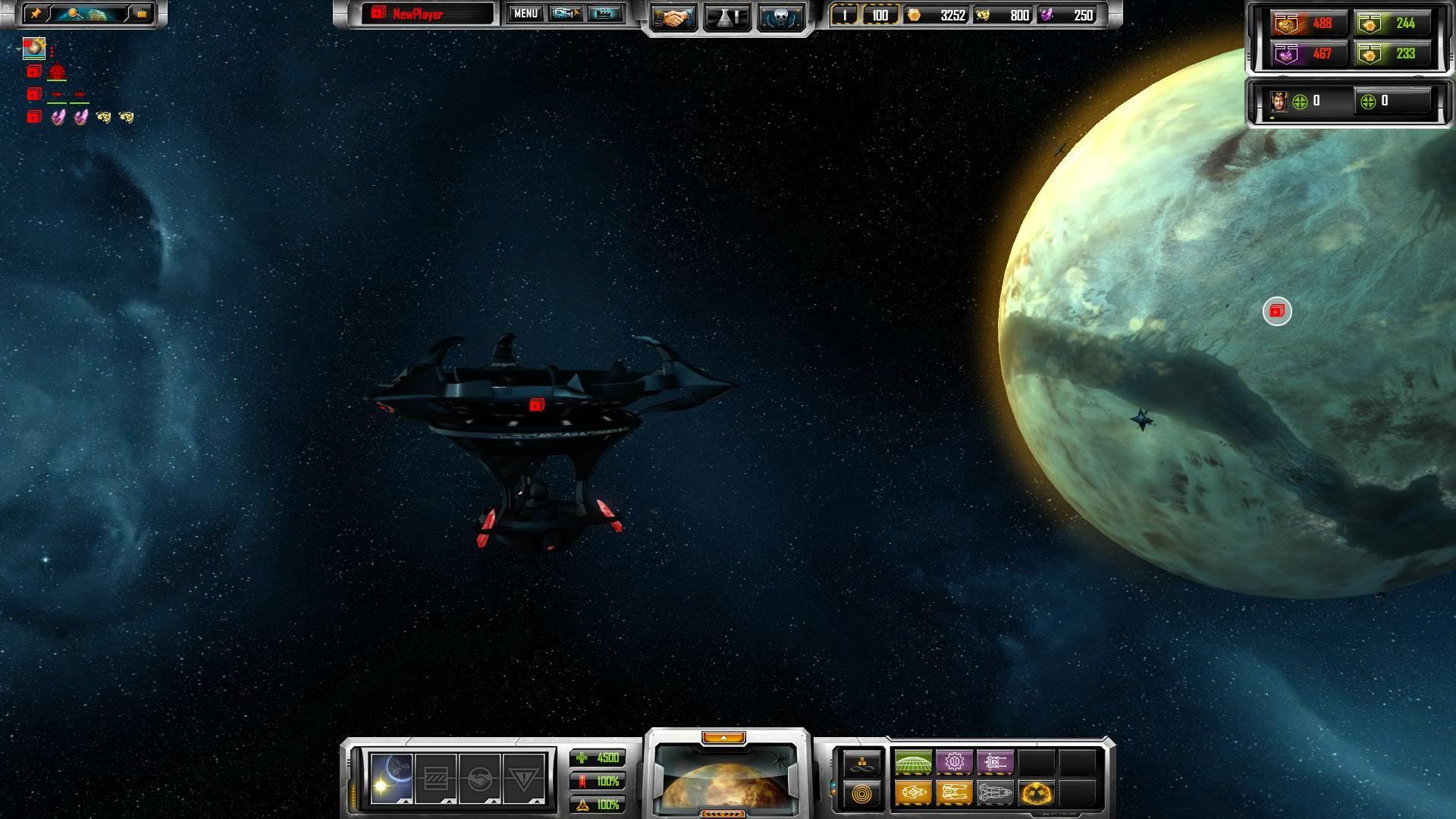Open the MENU button
1456x819 pixels.
[x=525, y=14]
